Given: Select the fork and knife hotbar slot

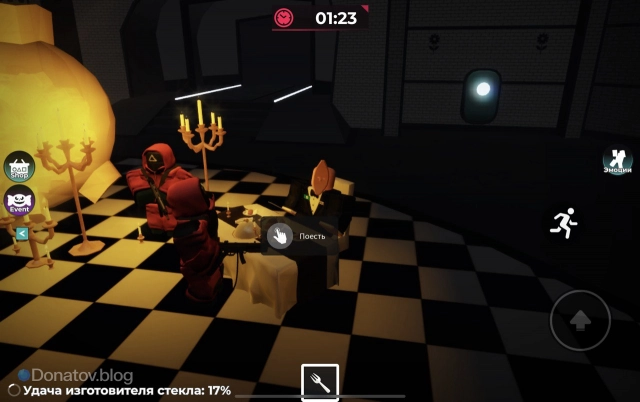Looking at the screenshot, I should [320, 381].
